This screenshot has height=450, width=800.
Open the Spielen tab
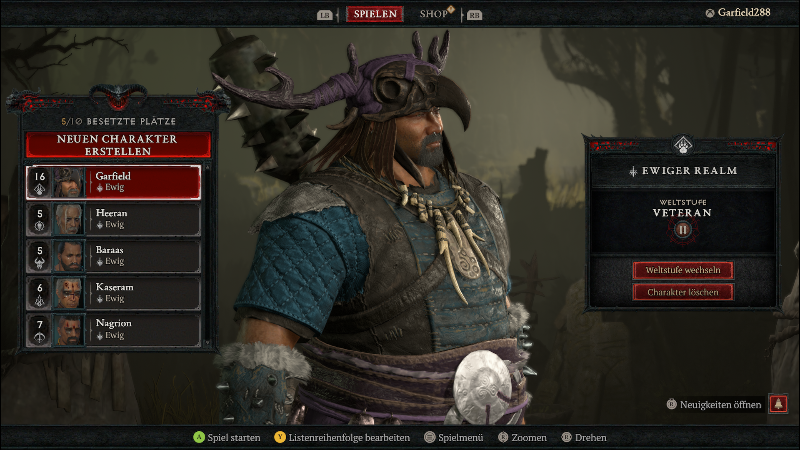click(x=376, y=14)
